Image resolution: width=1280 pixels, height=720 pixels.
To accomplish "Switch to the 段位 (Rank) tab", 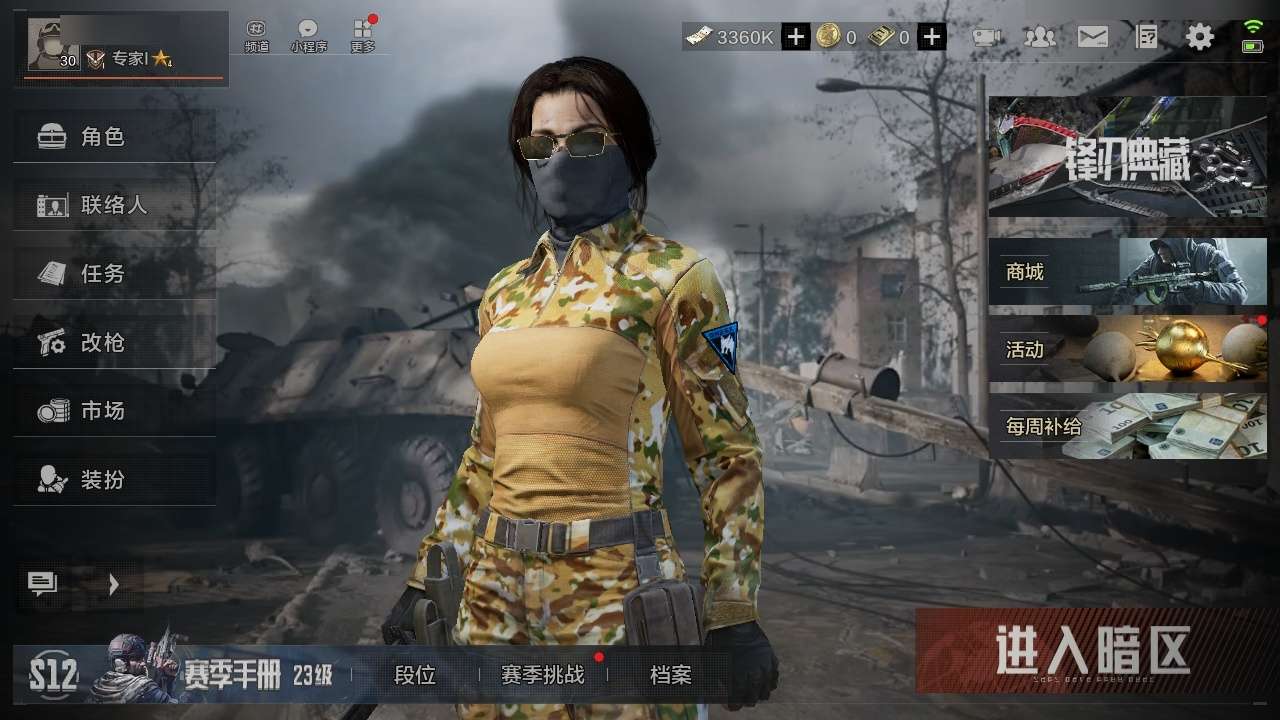I will click(x=415, y=676).
